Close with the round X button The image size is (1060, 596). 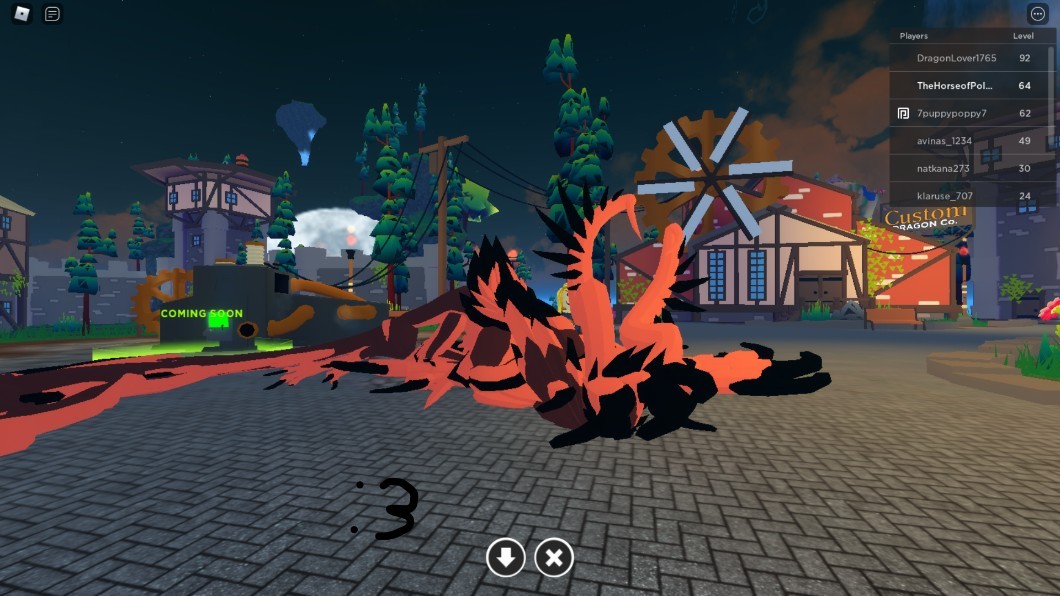(x=554, y=557)
